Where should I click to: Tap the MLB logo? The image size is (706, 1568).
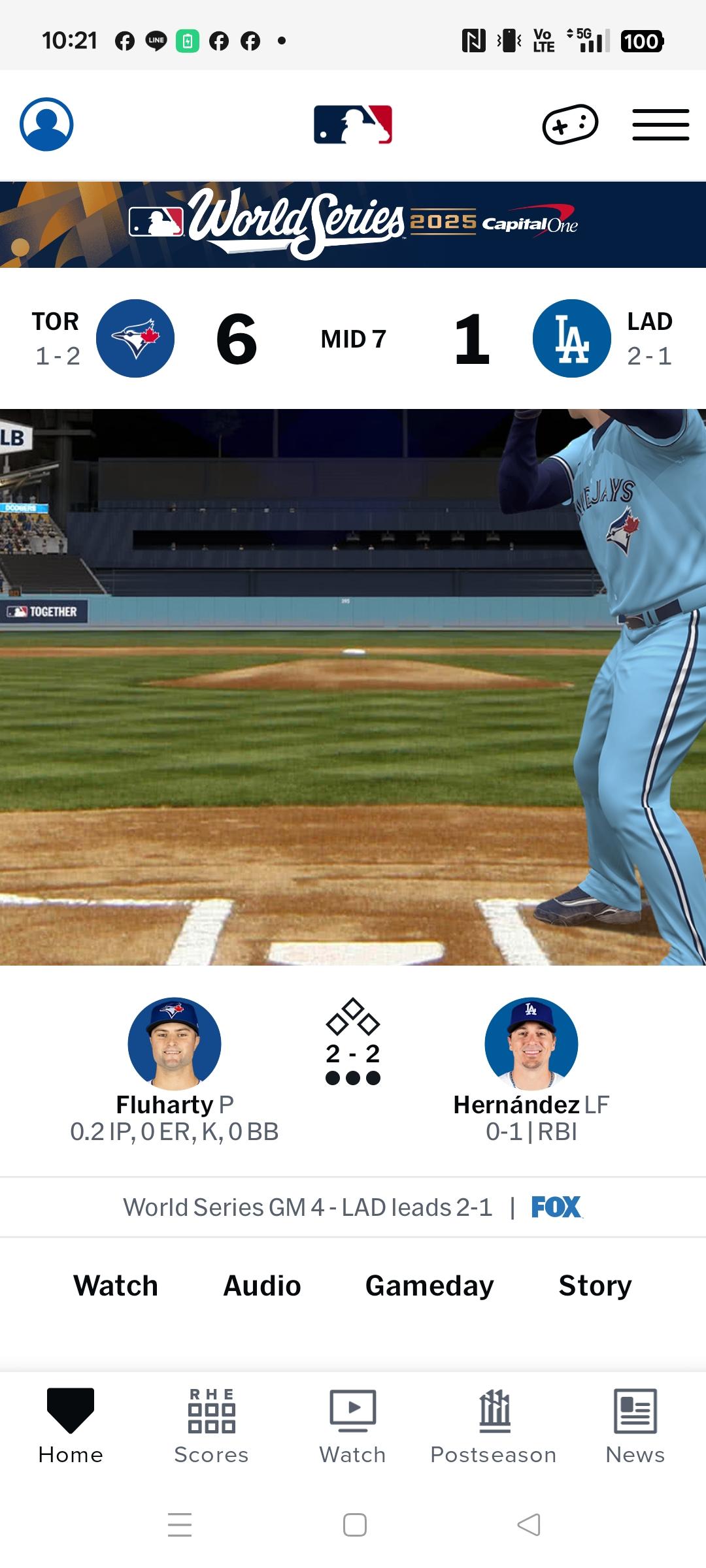(x=353, y=124)
